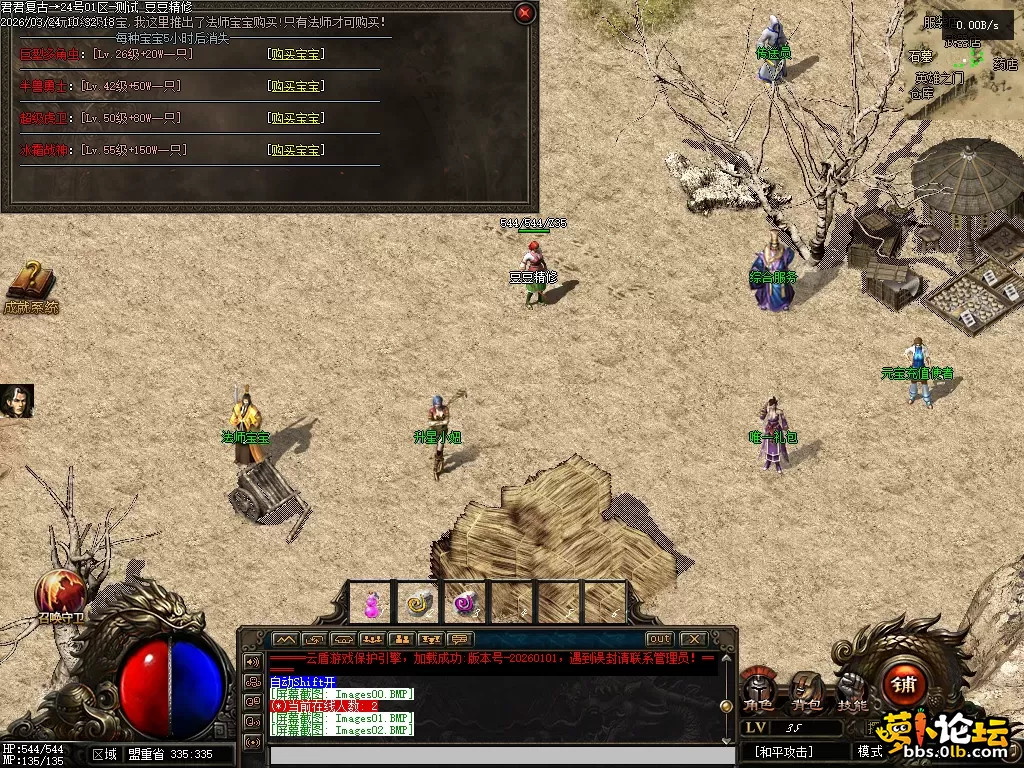Buy the 超级虎卫 pet
This screenshot has width=1024, height=768.
click(296, 118)
